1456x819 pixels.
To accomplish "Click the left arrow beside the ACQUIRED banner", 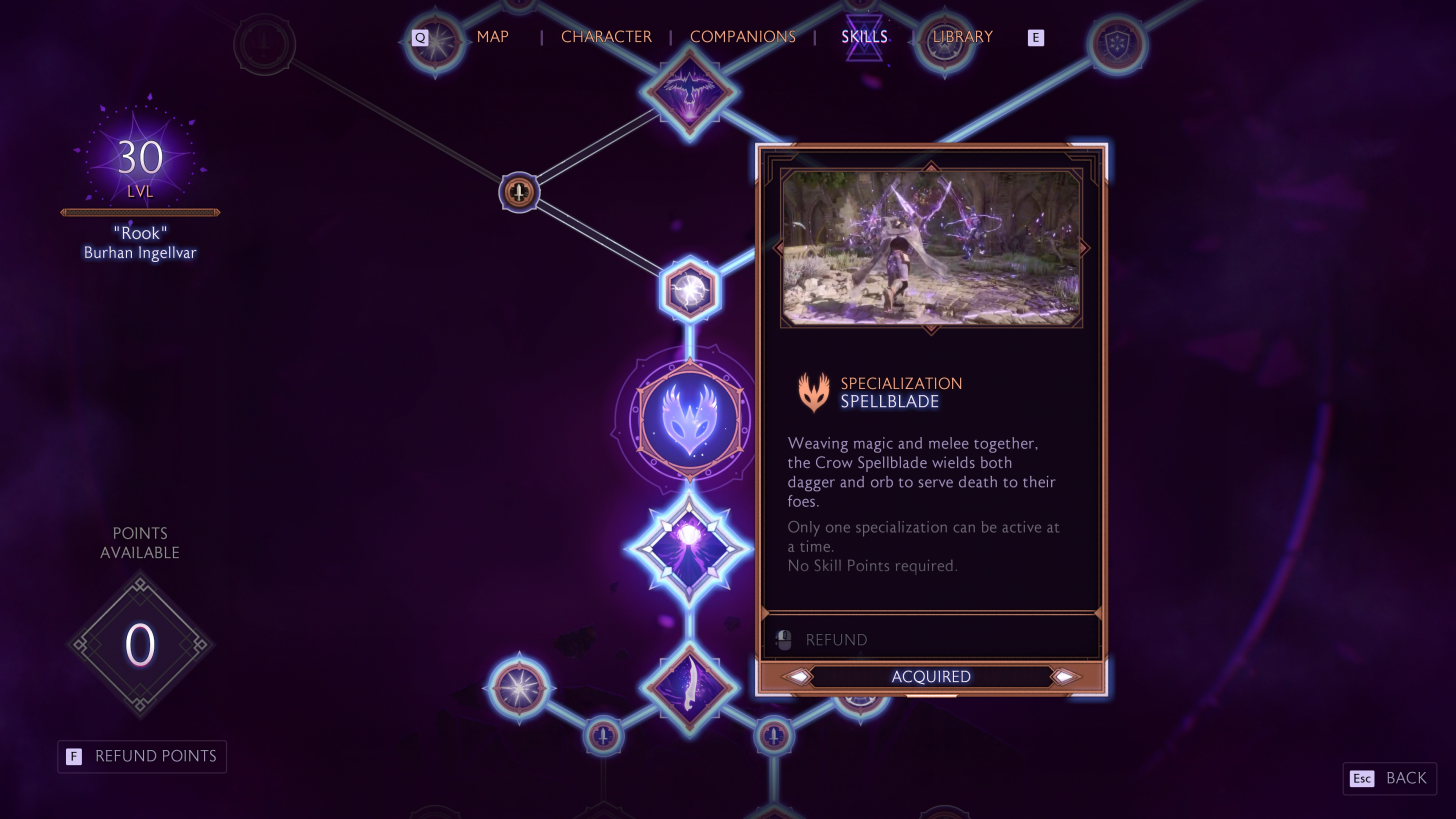I will pos(797,677).
